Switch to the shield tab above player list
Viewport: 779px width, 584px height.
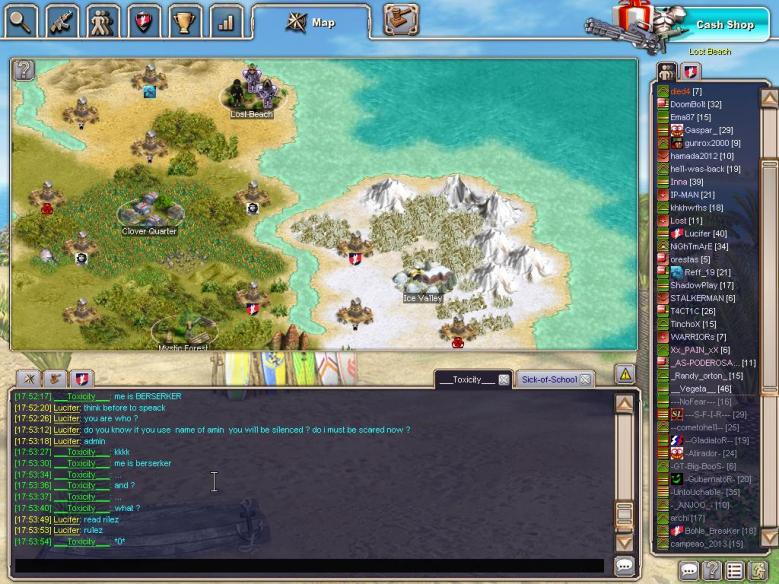tap(691, 71)
